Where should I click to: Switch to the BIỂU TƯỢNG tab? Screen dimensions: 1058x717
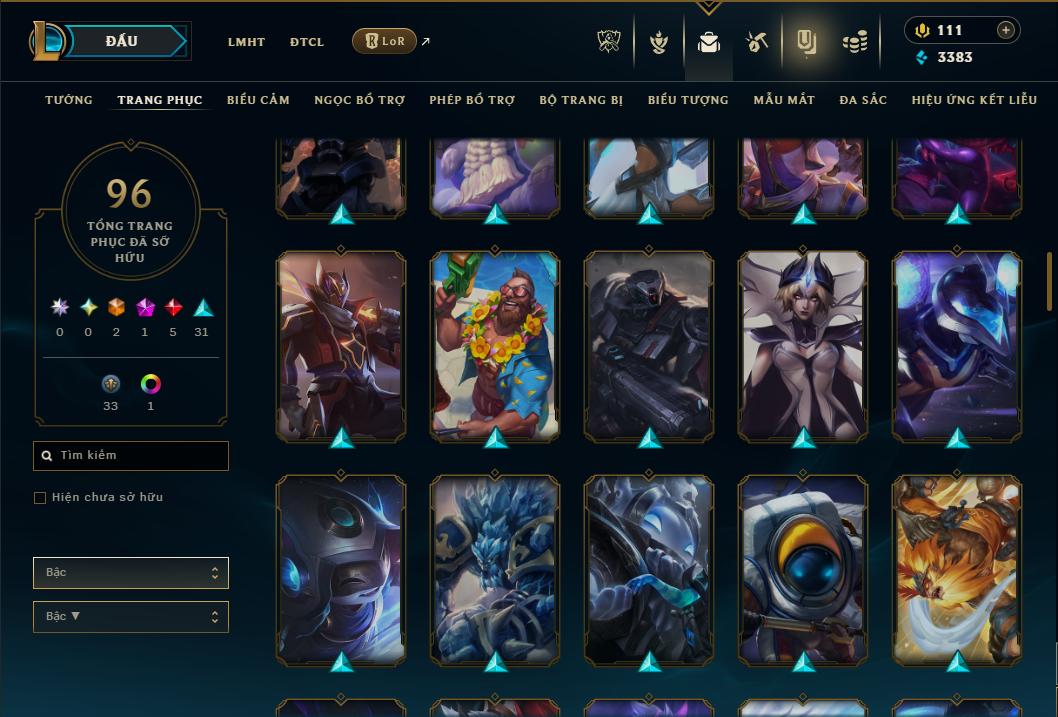(x=688, y=100)
